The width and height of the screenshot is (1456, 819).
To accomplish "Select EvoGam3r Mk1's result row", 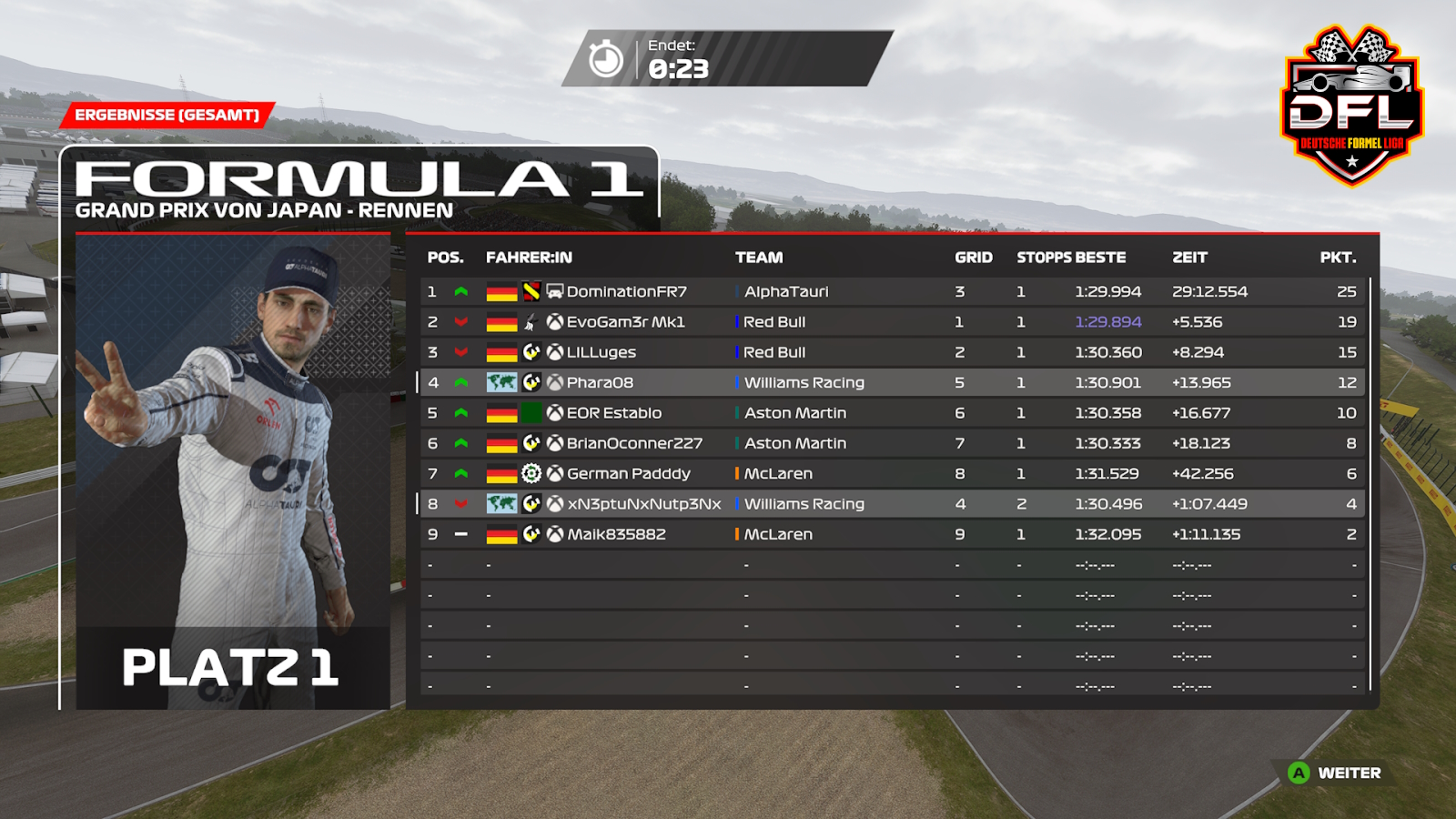I will pos(892,322).
